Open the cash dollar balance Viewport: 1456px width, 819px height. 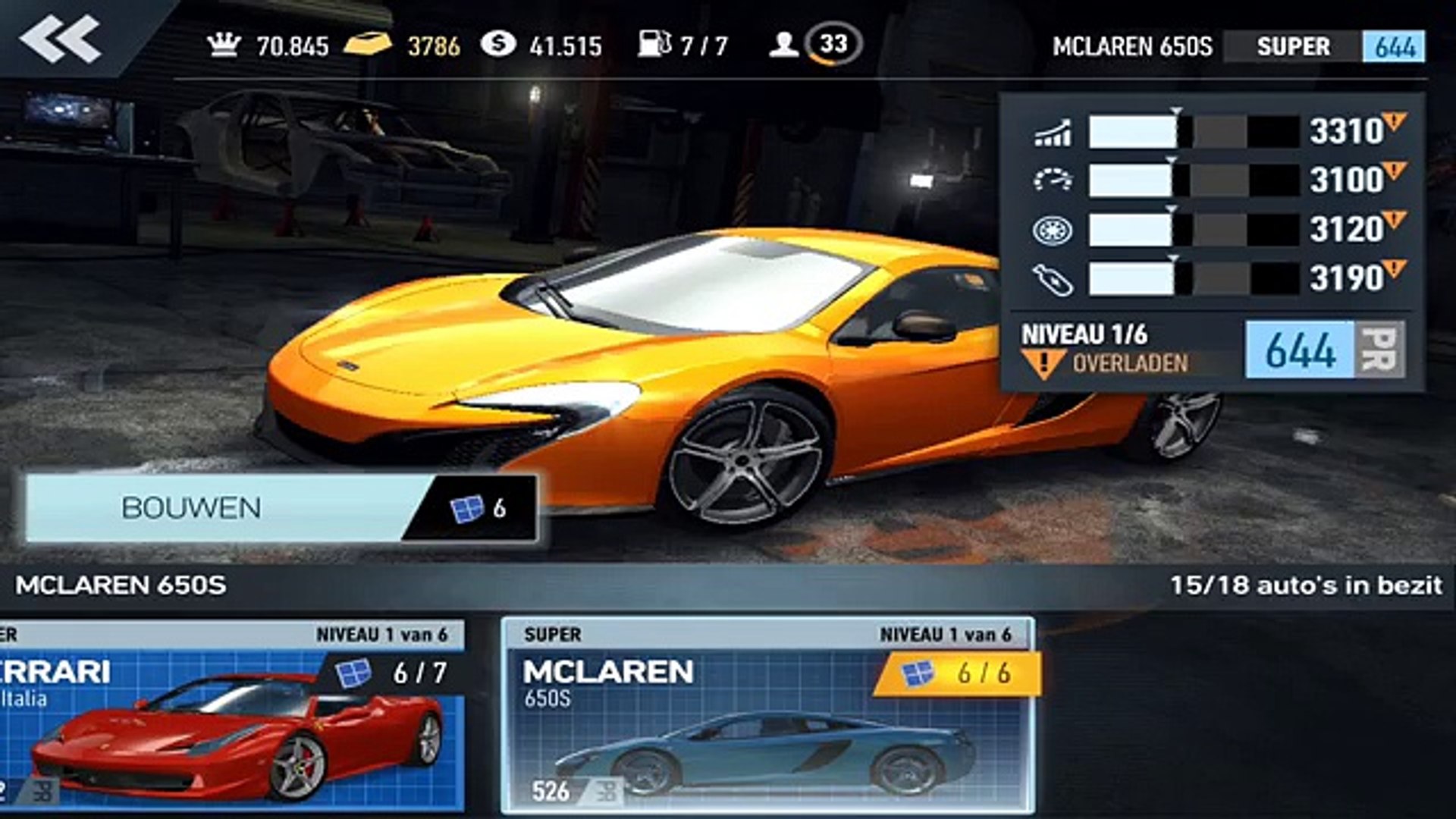[x=541, y=45]
